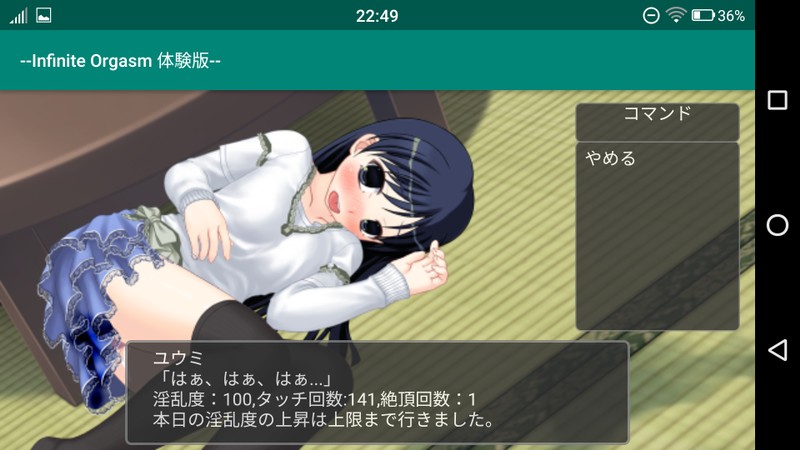800x450 pixels.
Task: Tap the Android back triangle button
Action: (777, 349)
